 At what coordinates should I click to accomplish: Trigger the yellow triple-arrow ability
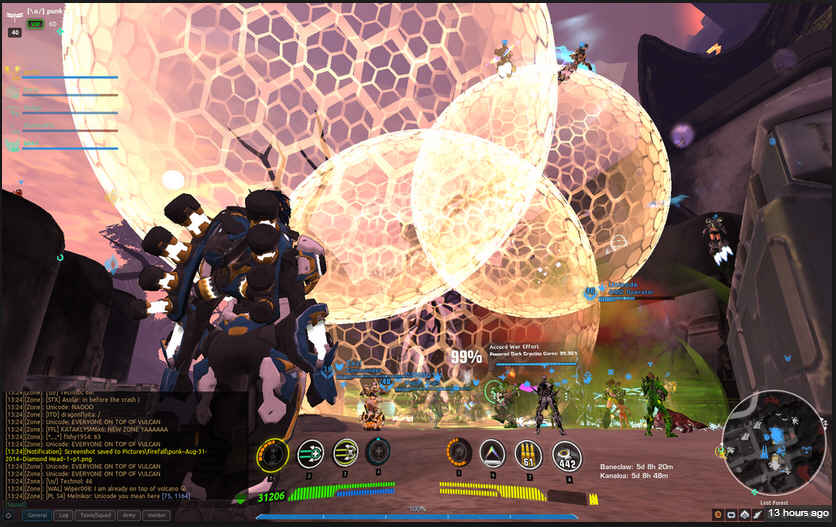tap(345, 453)
